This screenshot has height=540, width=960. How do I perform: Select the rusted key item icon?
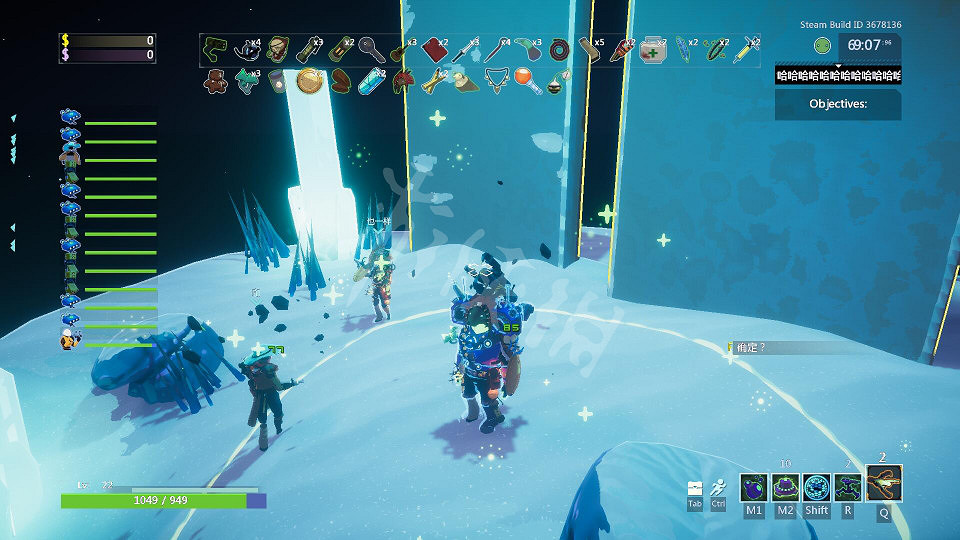[x=370, y=48]
